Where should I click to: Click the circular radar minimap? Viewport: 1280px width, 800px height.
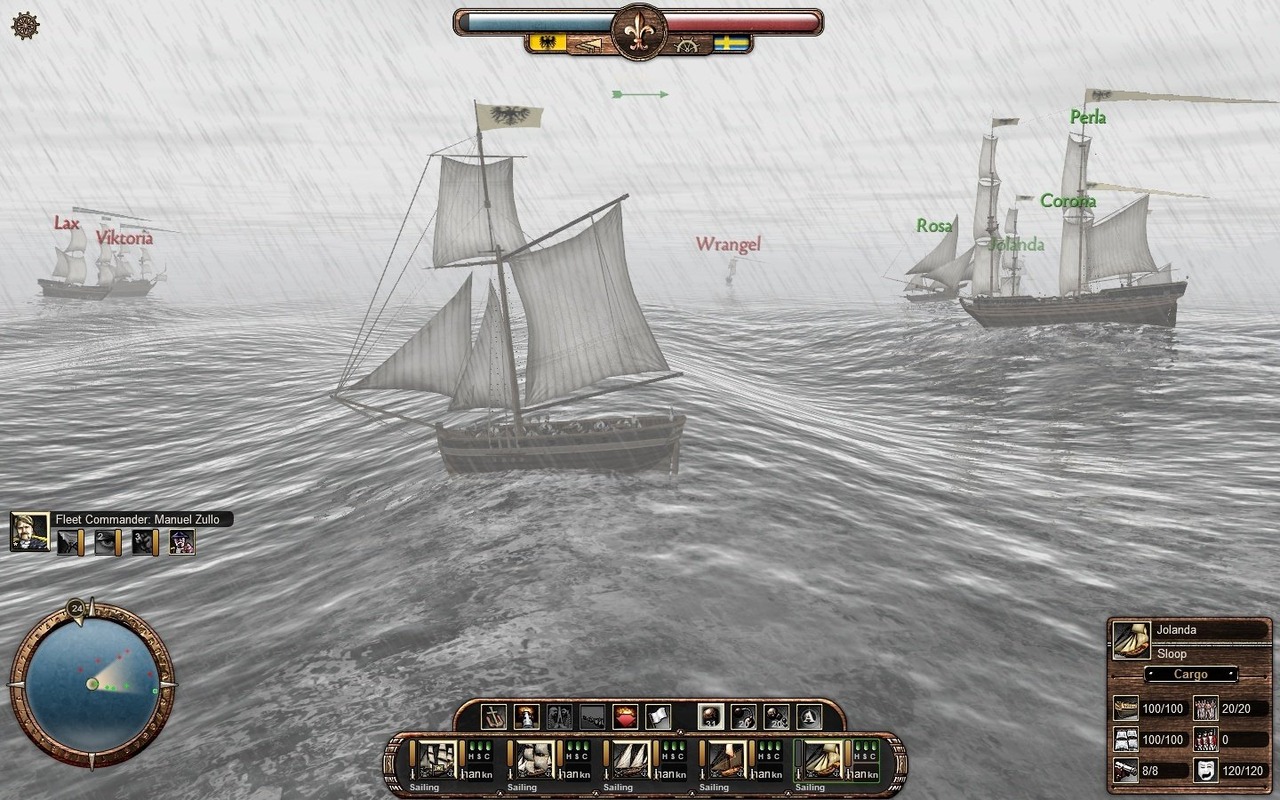pyautogui.click(x=92, y=683)
